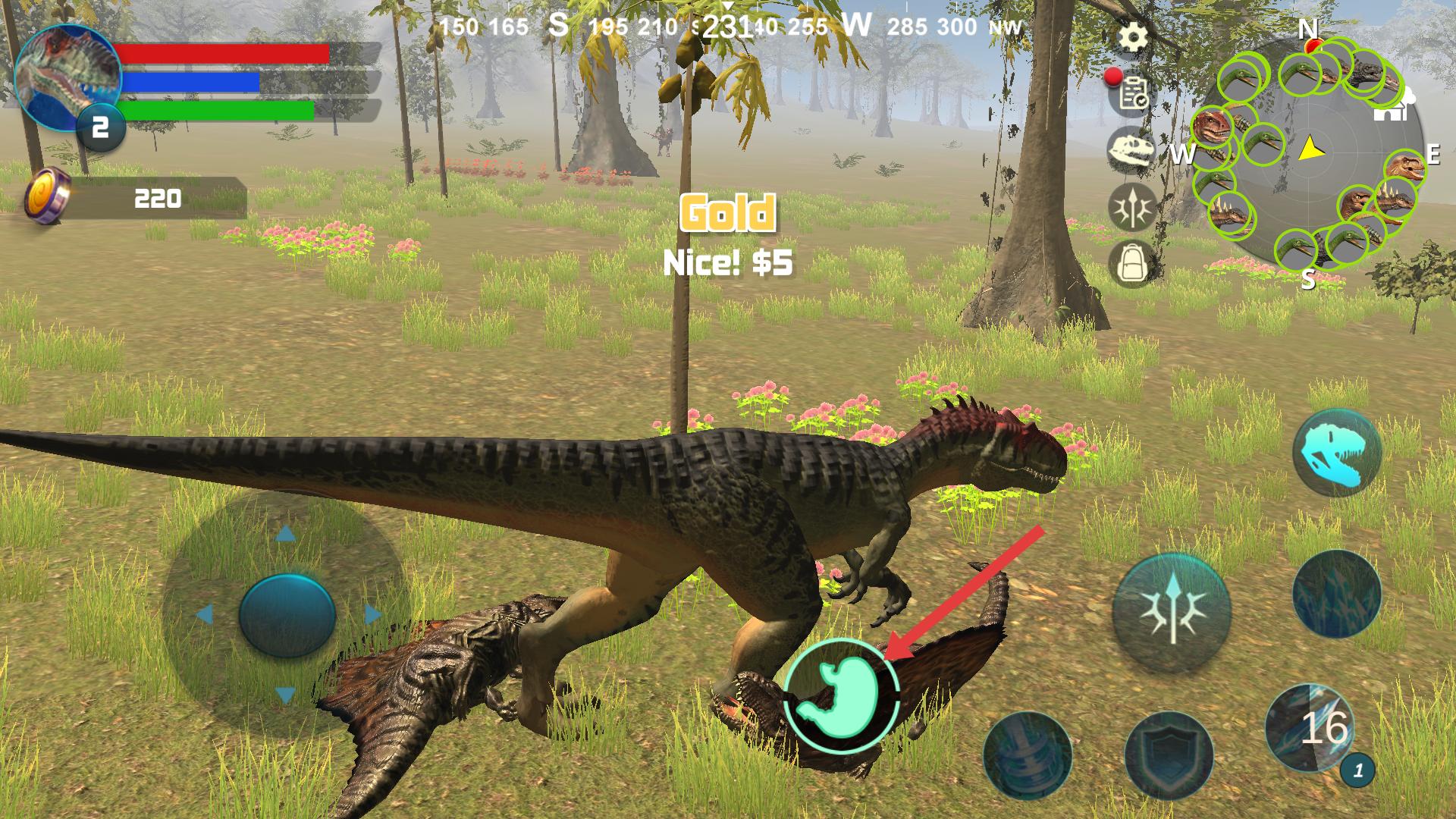Open the gear settings menu
This screenshot has width=1456, height=819.
point(1134,37)
